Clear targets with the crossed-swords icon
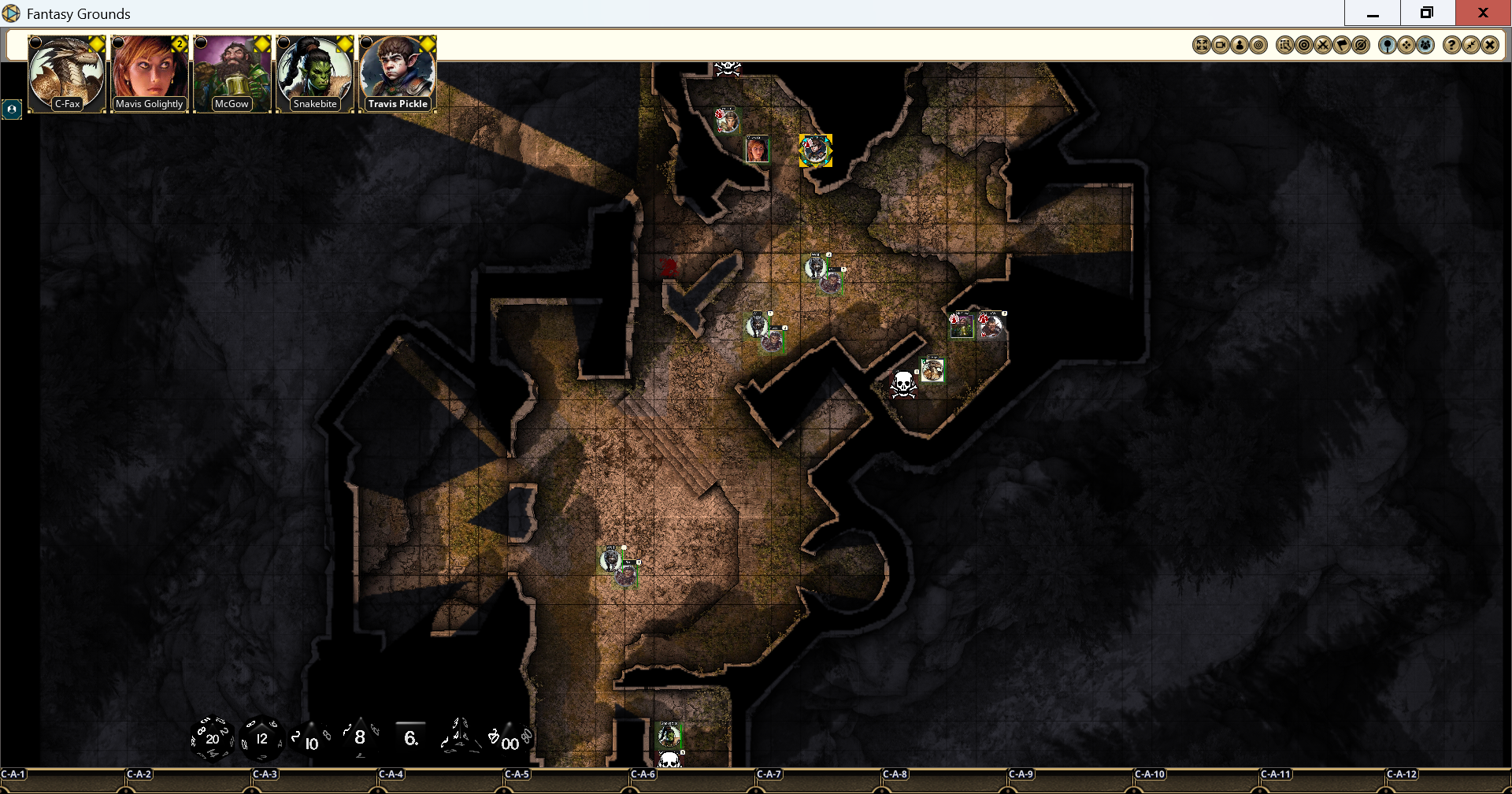This screenshot has width=1512, height=794. [x=1323, y=45]
